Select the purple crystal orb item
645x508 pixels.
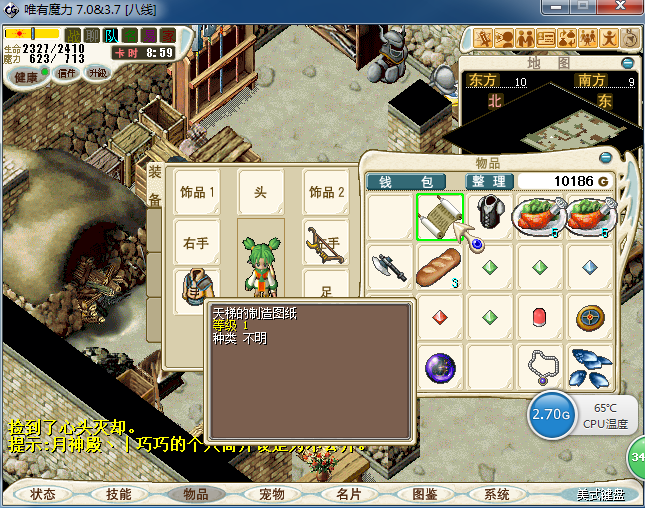tap(439, 367)
